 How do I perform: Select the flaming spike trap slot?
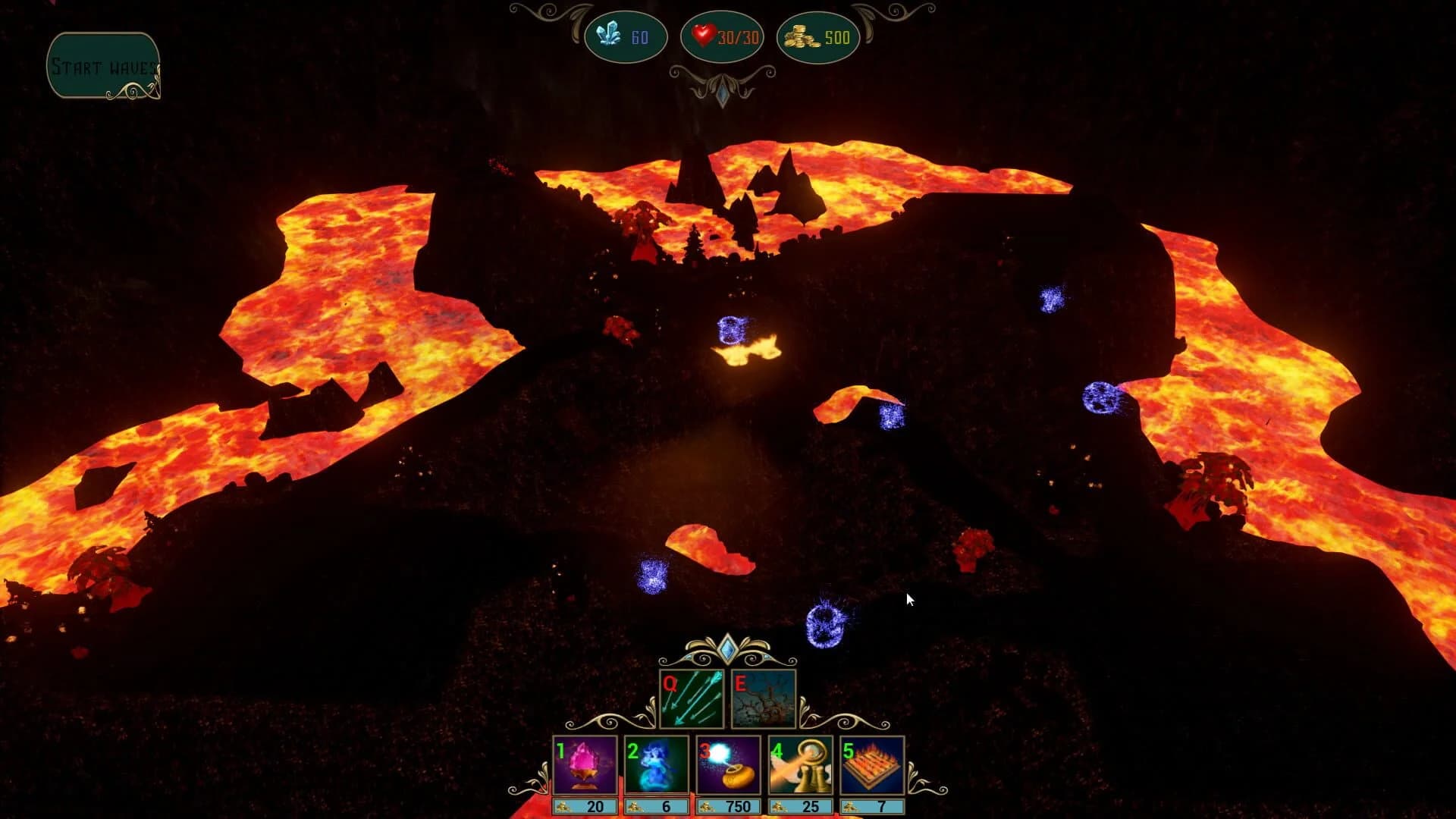(x=872, y=766)
